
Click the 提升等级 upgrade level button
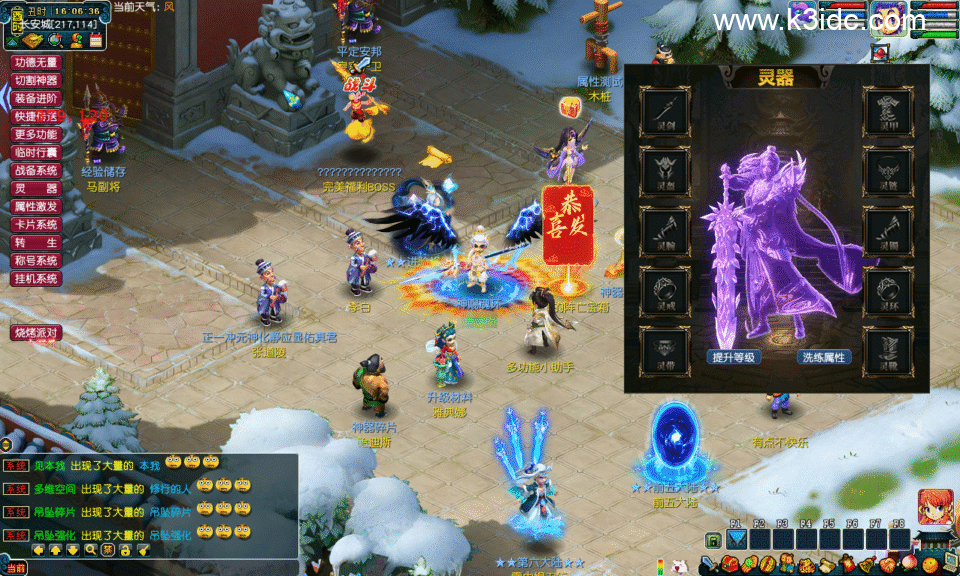pos(735,357)
